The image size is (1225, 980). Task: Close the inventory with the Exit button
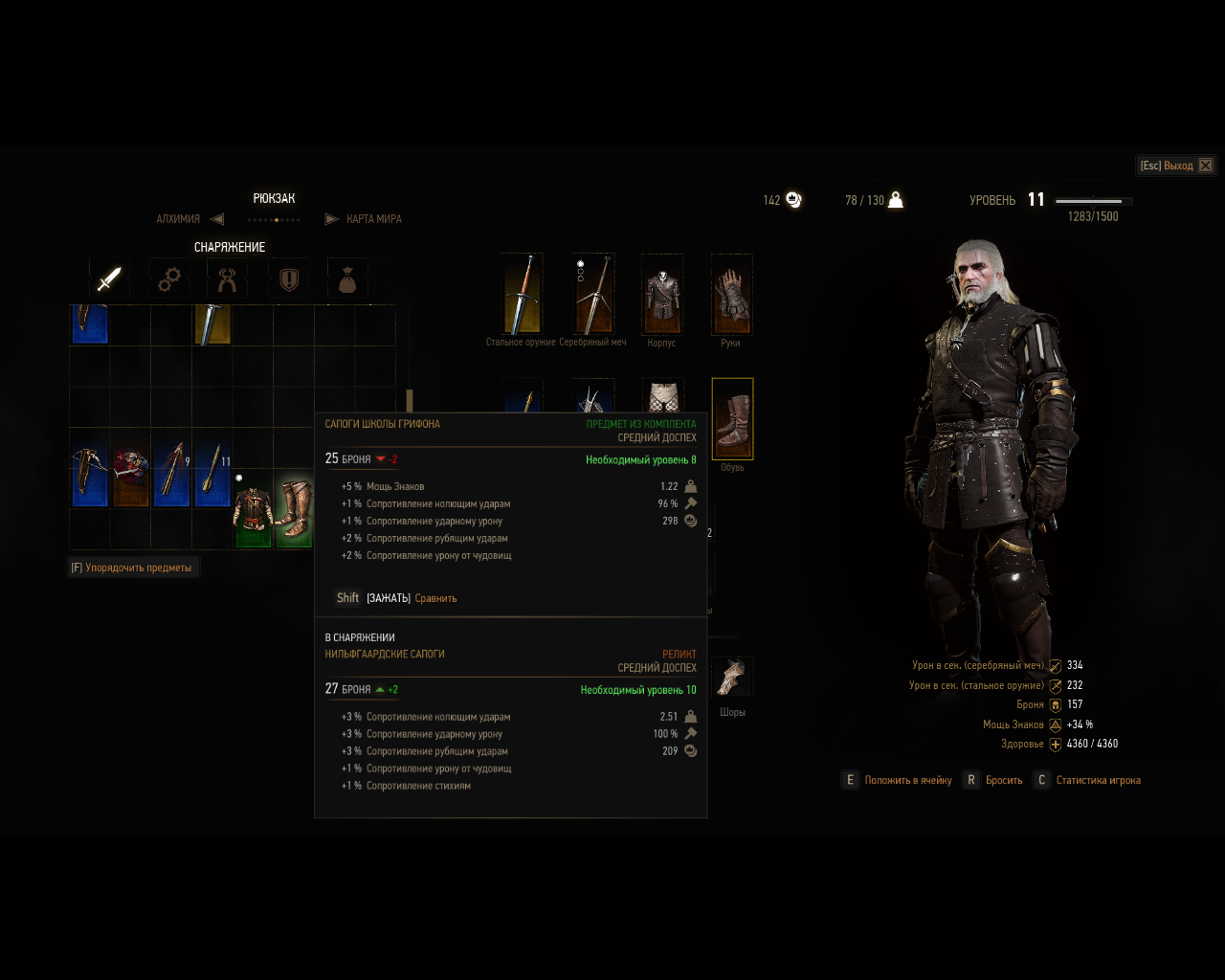click(x=1176, y=166)
